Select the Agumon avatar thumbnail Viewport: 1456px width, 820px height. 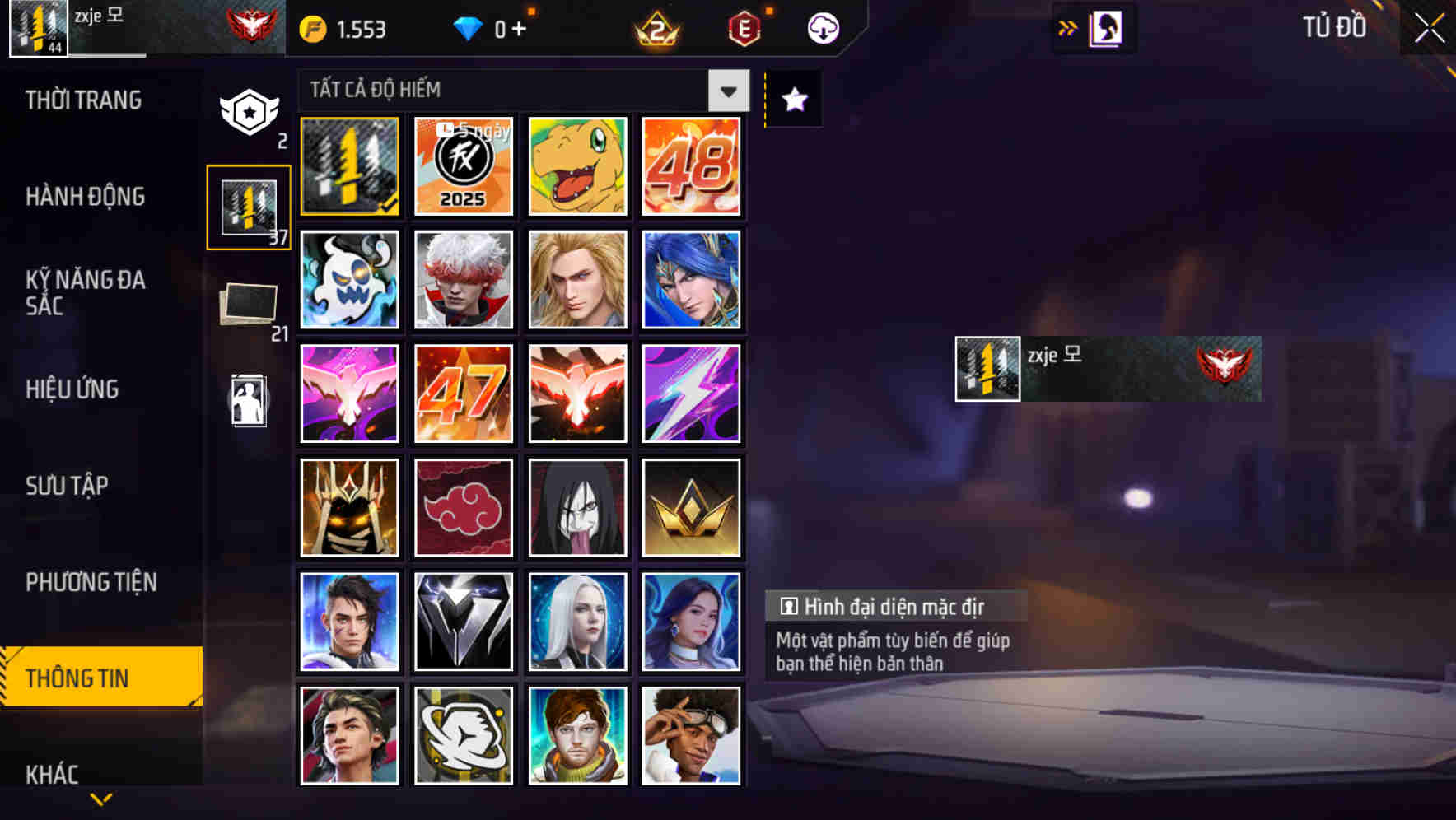point(577,165)
